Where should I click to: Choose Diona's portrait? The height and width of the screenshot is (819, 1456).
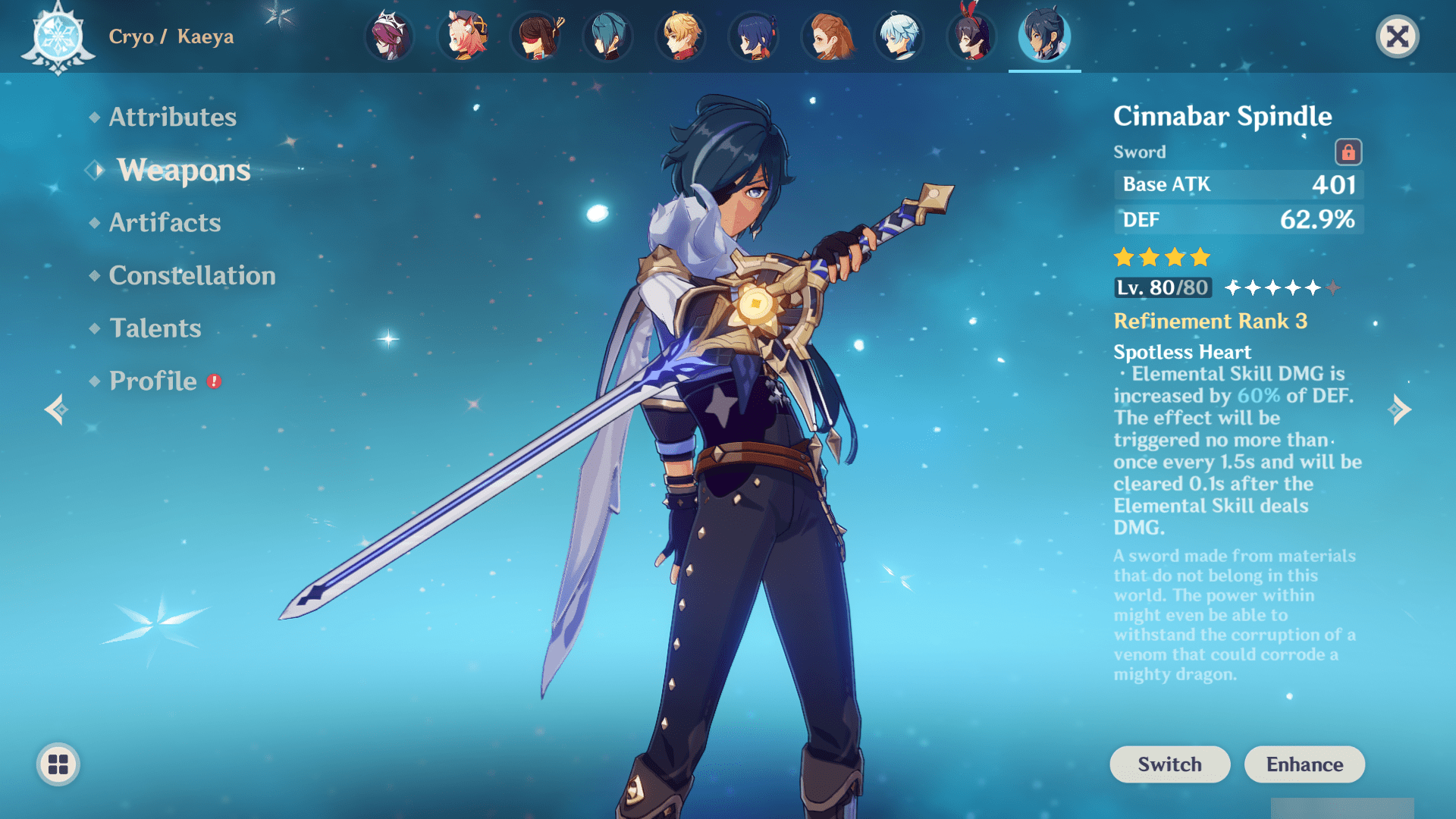[463, 36]
